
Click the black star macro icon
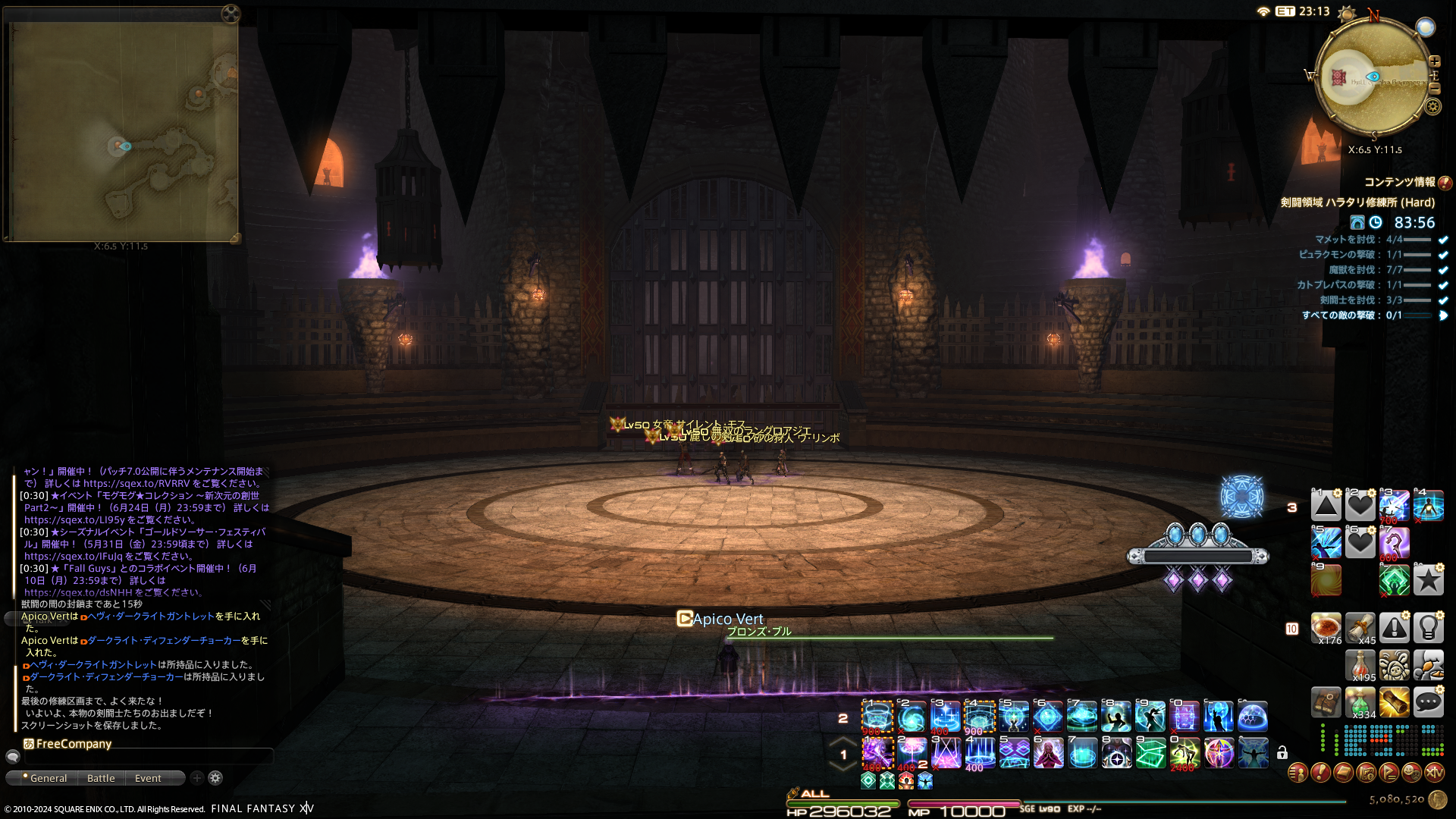(x=1428, y=580)
